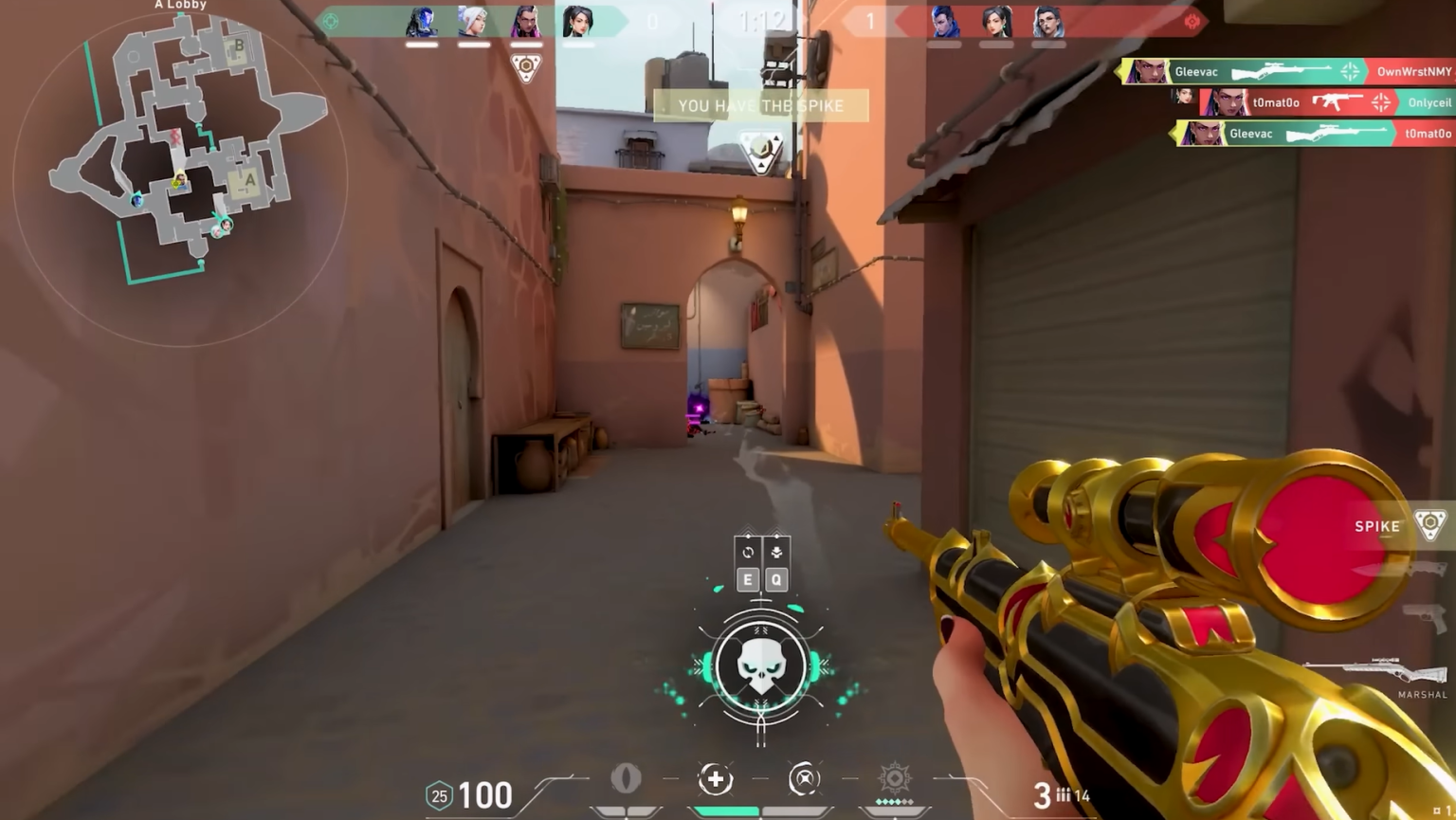Click the crosshair icon on Gleevac's killfeed entry
Image resolution: width=1456 pixels, height=820 pixels.
(x=1350, y=71)
